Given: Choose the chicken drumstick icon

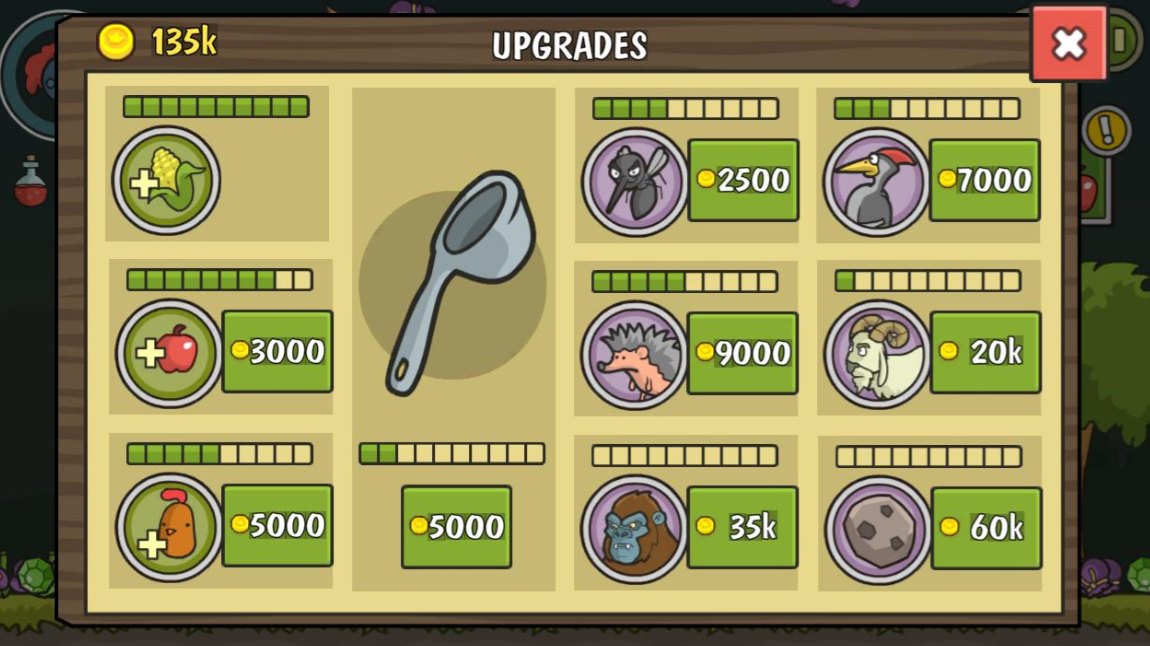Looking at the screenshot, I should (x=169, y=527).
